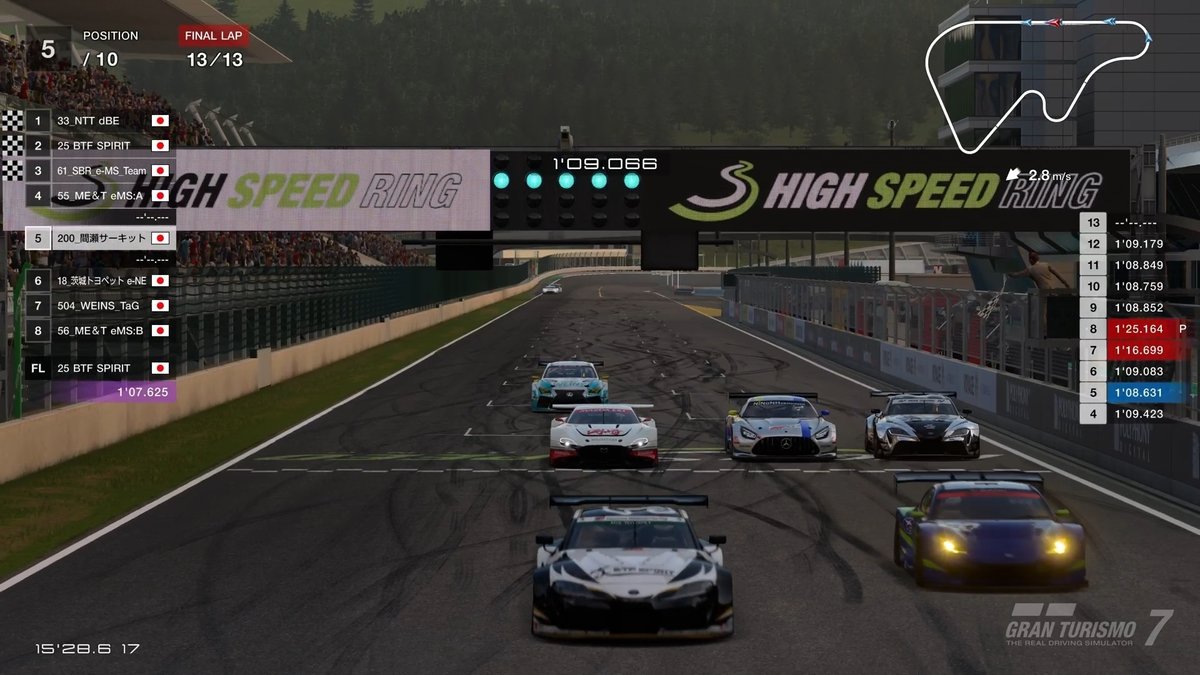The height and width of the screenshot is (675, 1200).
Task: Select 33_NTT dBE in the standings
Action: [100, 121]
